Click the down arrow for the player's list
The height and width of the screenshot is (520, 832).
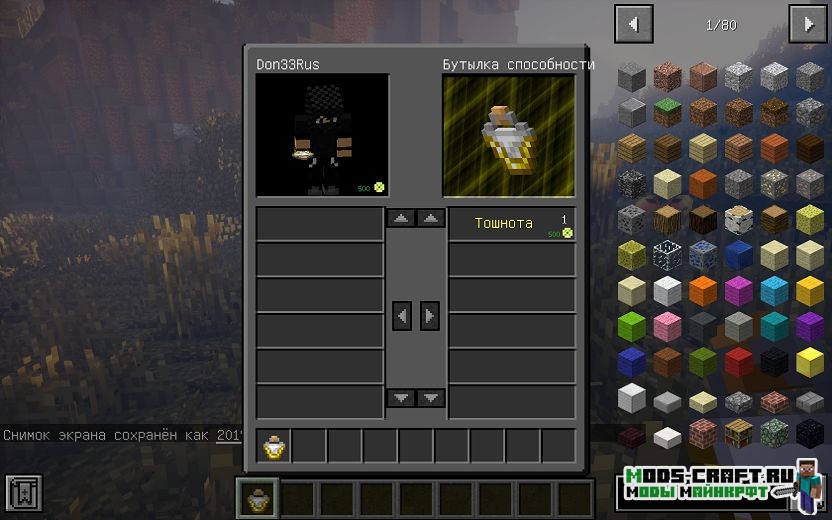tap(402, 398)
